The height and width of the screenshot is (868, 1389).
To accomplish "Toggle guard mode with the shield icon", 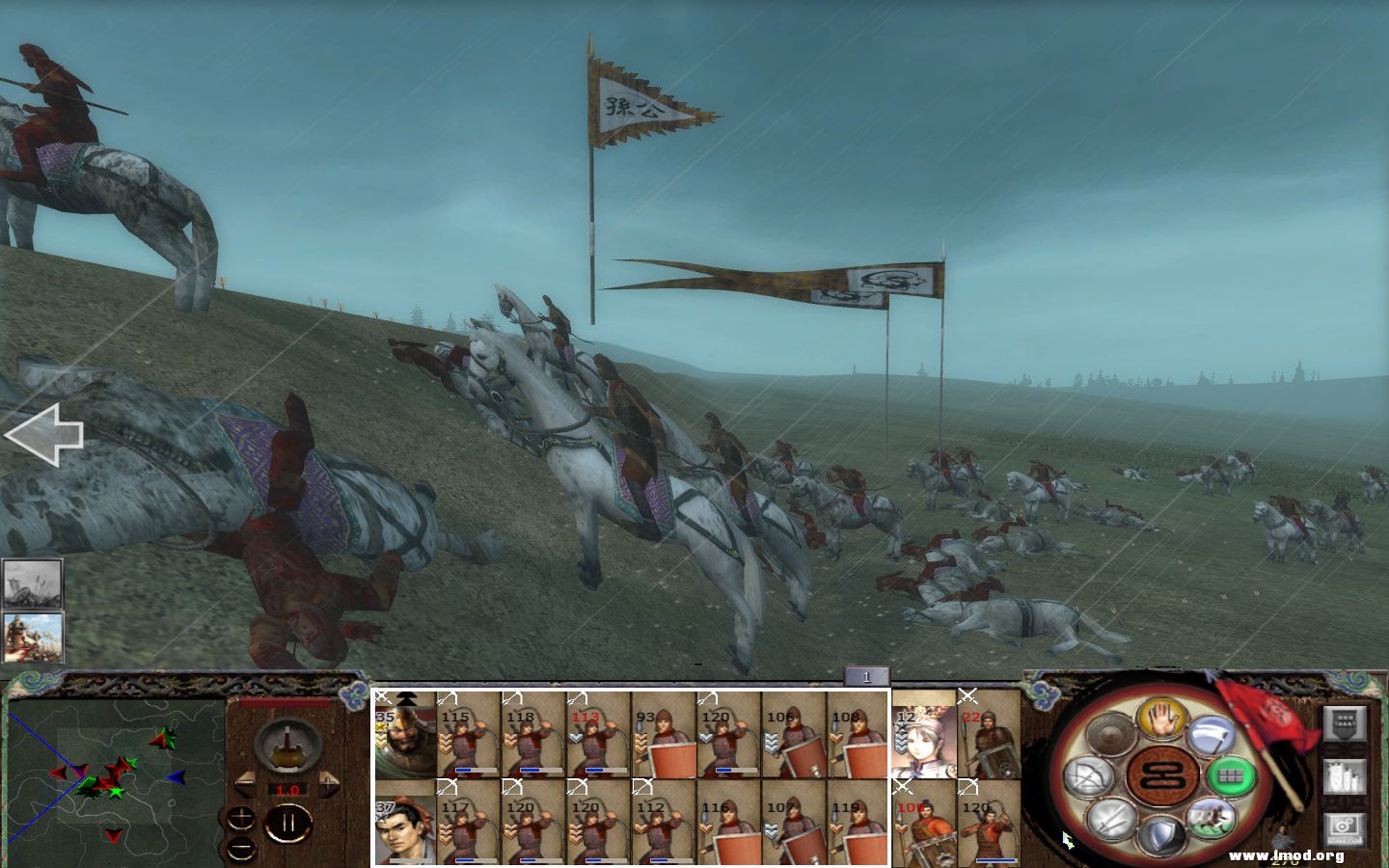I will pyautogui.click(x=1160, y=835).
